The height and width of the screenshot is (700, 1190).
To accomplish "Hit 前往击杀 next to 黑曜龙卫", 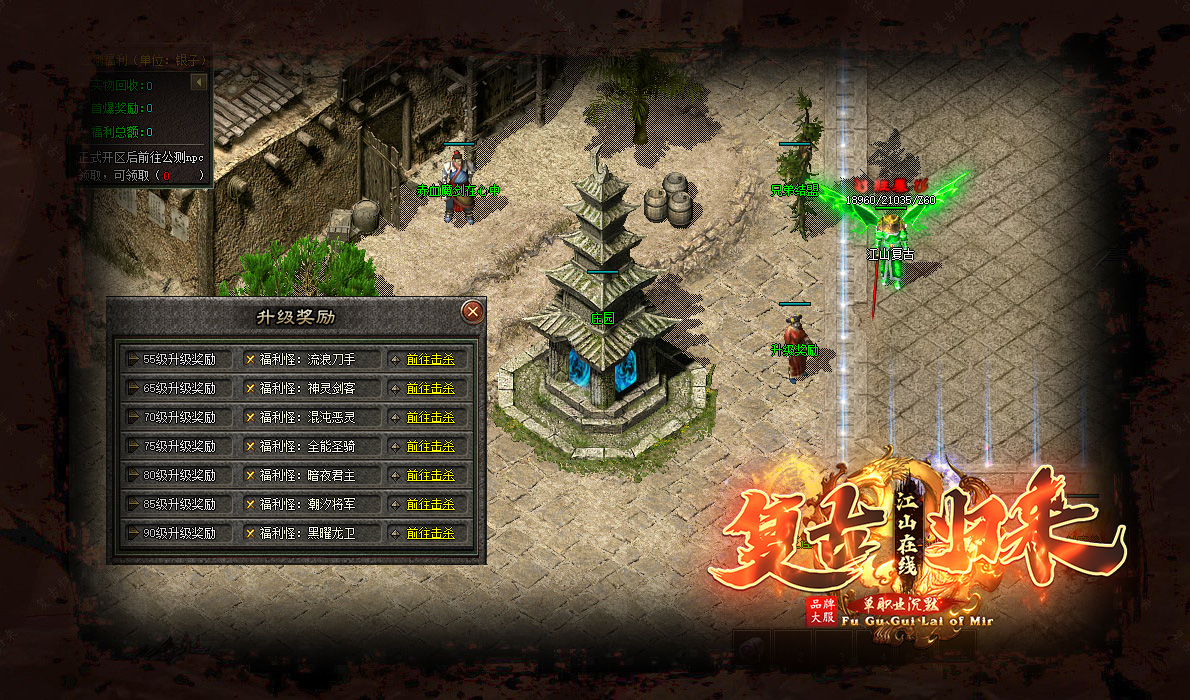I will (430, 534).
